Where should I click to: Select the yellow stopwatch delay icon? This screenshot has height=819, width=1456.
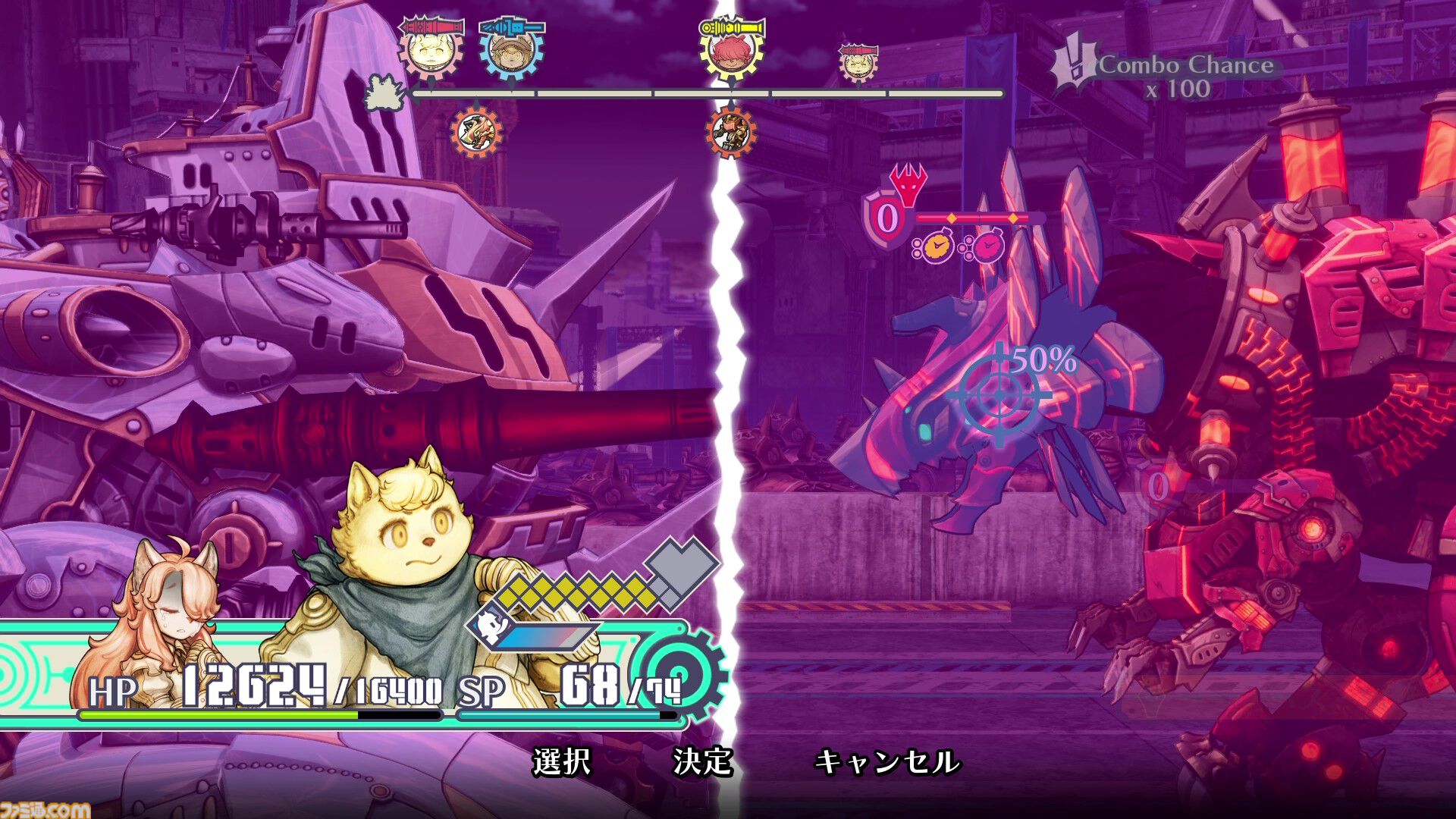[938, 249]
